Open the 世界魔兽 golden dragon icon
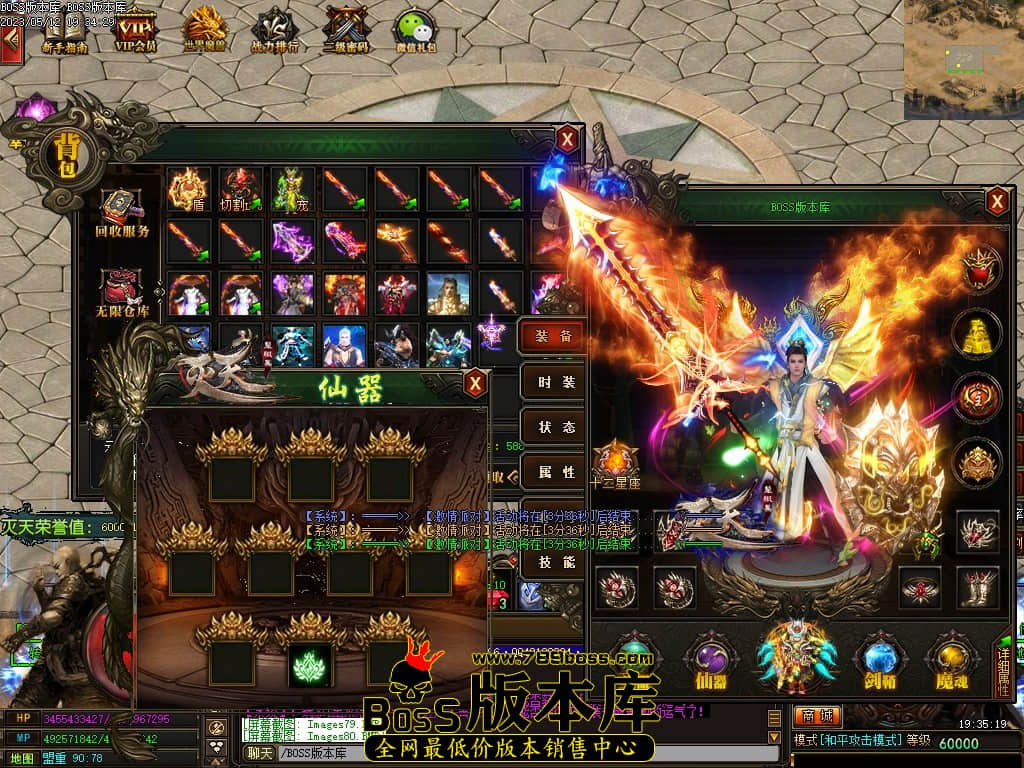Image resolution: width=1024 pixels, height=768 pixels. tap(206, 30)
